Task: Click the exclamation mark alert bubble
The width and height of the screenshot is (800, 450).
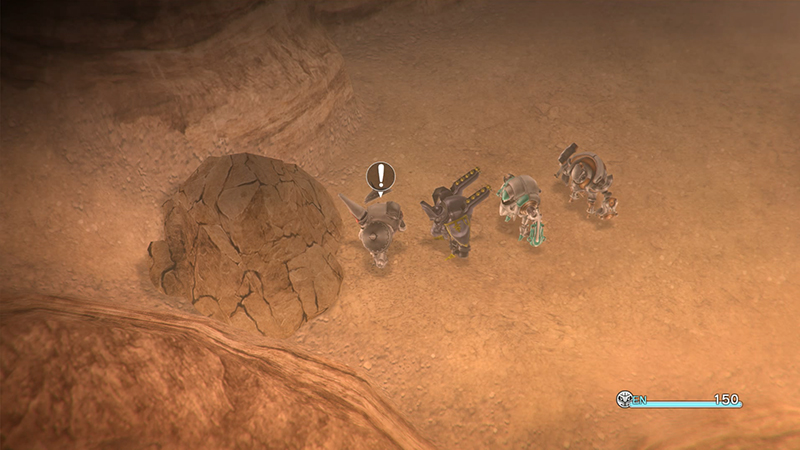Action: (380, 178)
